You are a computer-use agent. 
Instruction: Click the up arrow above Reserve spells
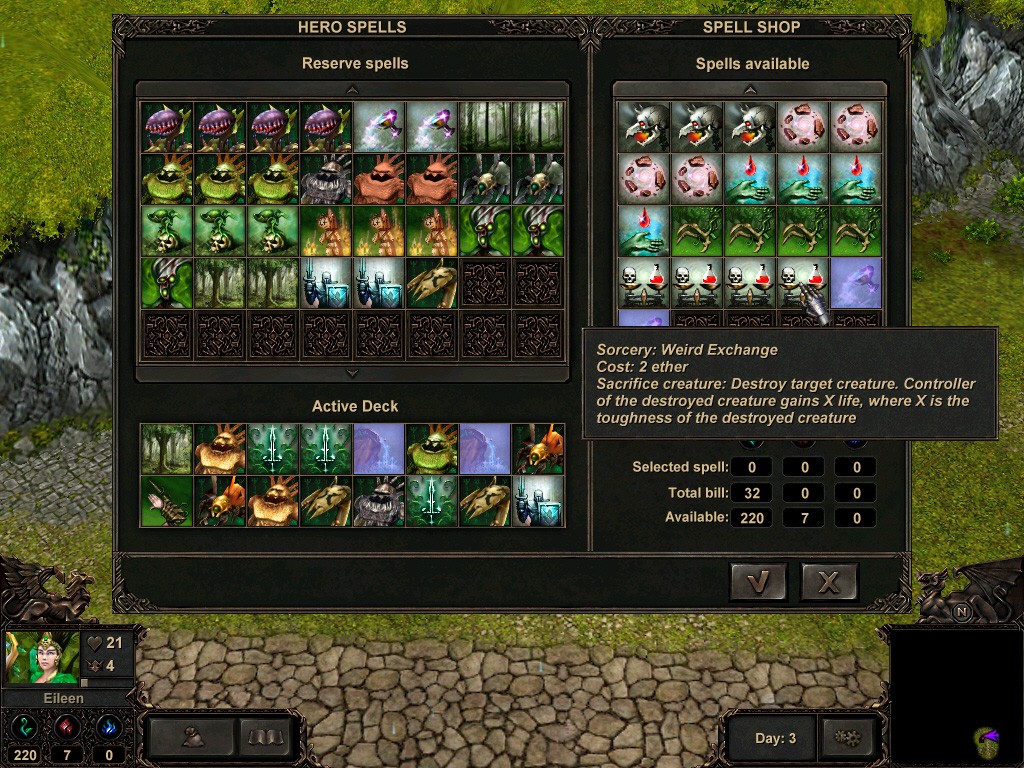352,89
